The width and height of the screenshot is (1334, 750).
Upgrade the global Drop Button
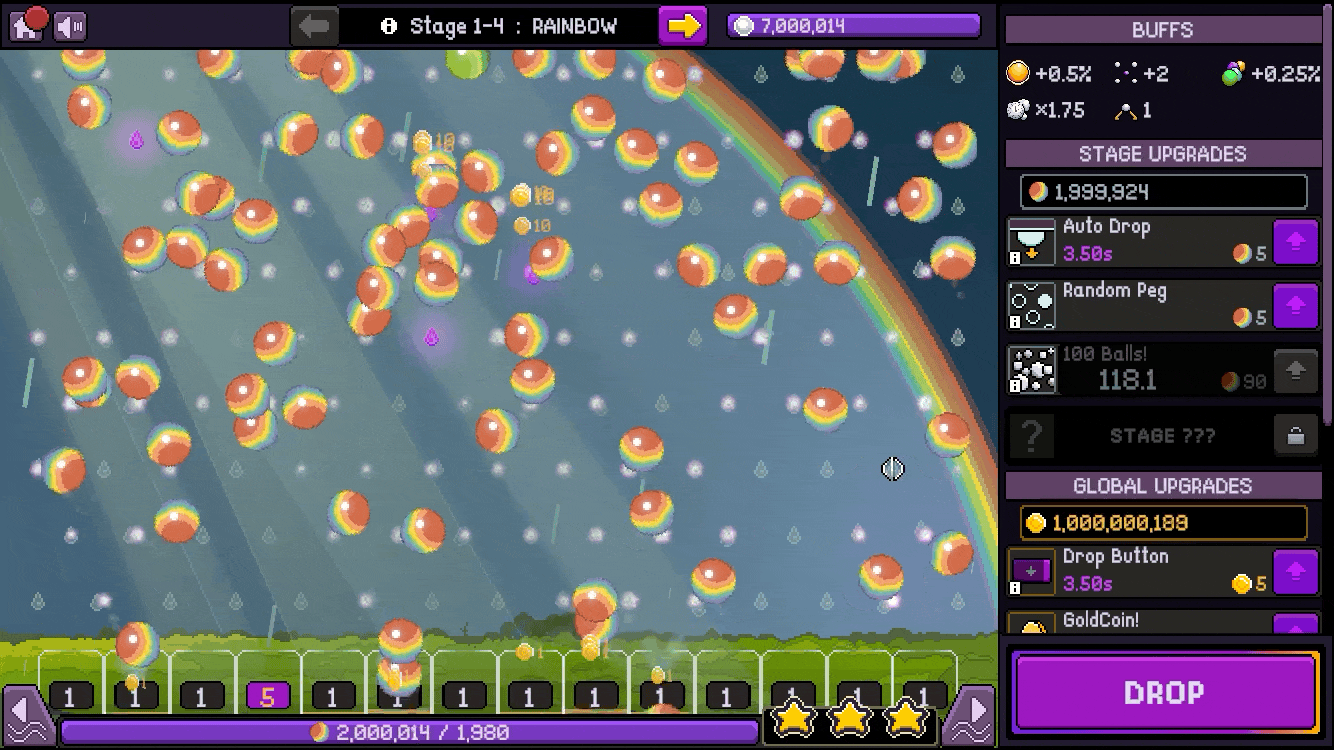(x=1295, y=573)
